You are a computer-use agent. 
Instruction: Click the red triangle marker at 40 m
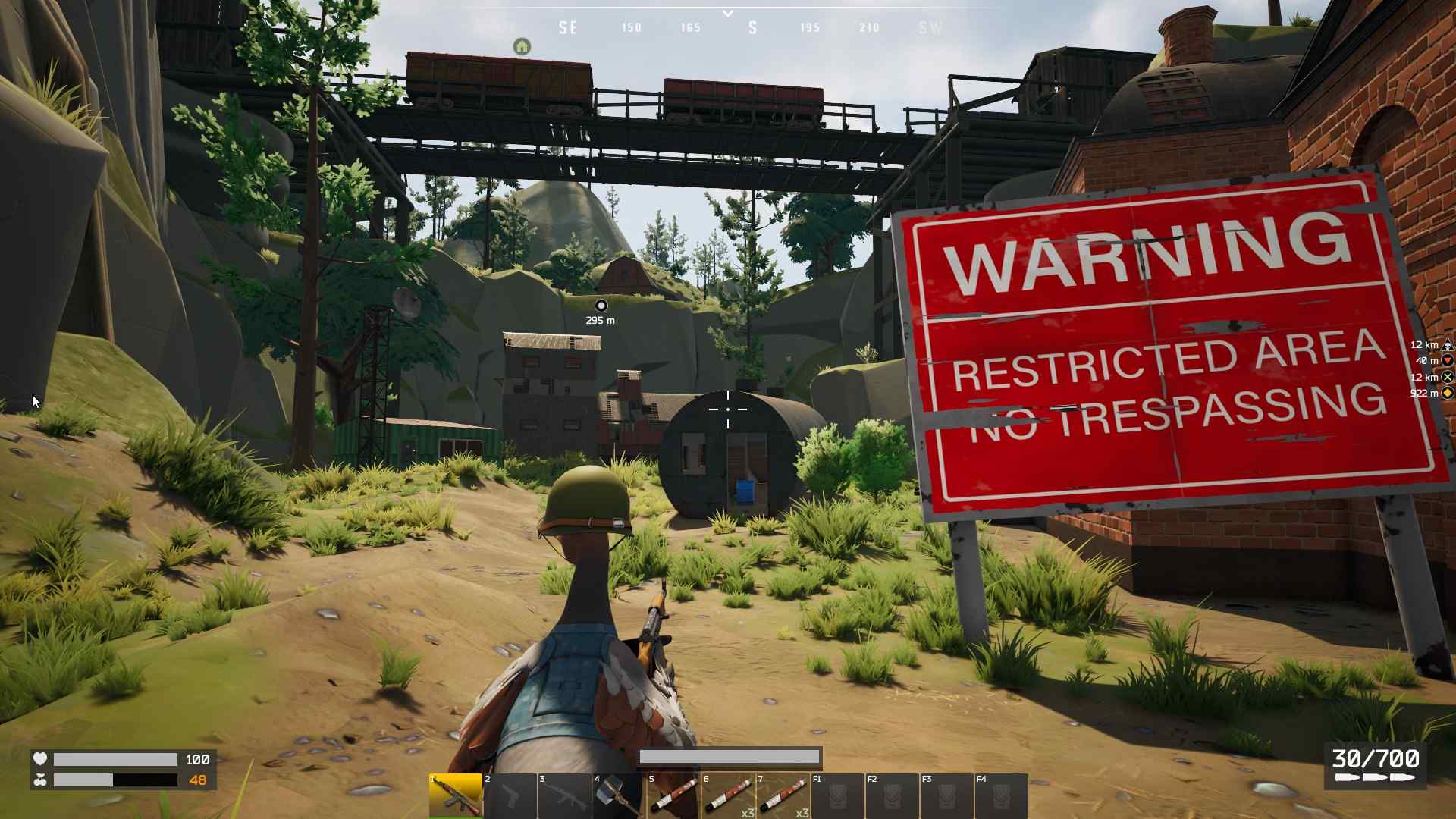coord(1447,361)
